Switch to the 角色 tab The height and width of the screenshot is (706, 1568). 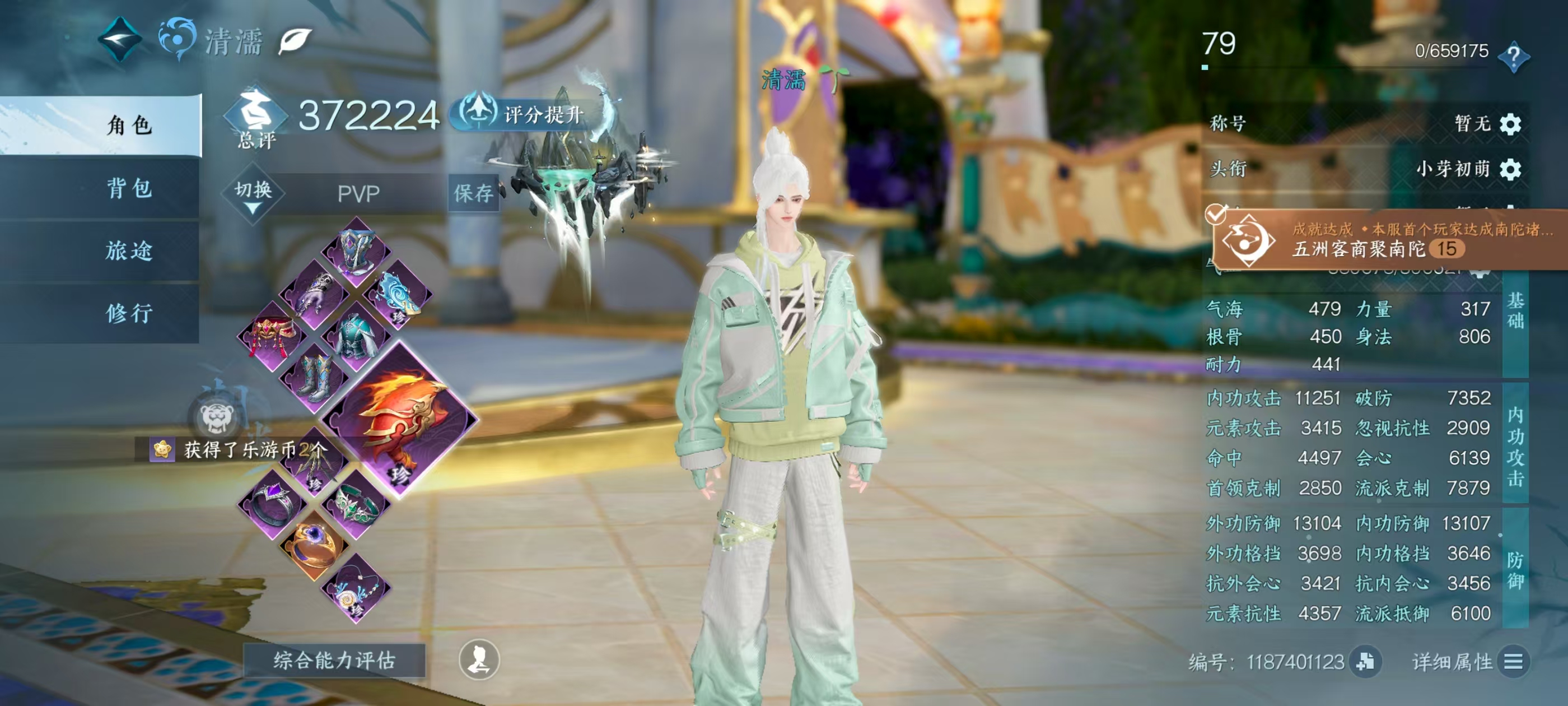click(128, 126)
